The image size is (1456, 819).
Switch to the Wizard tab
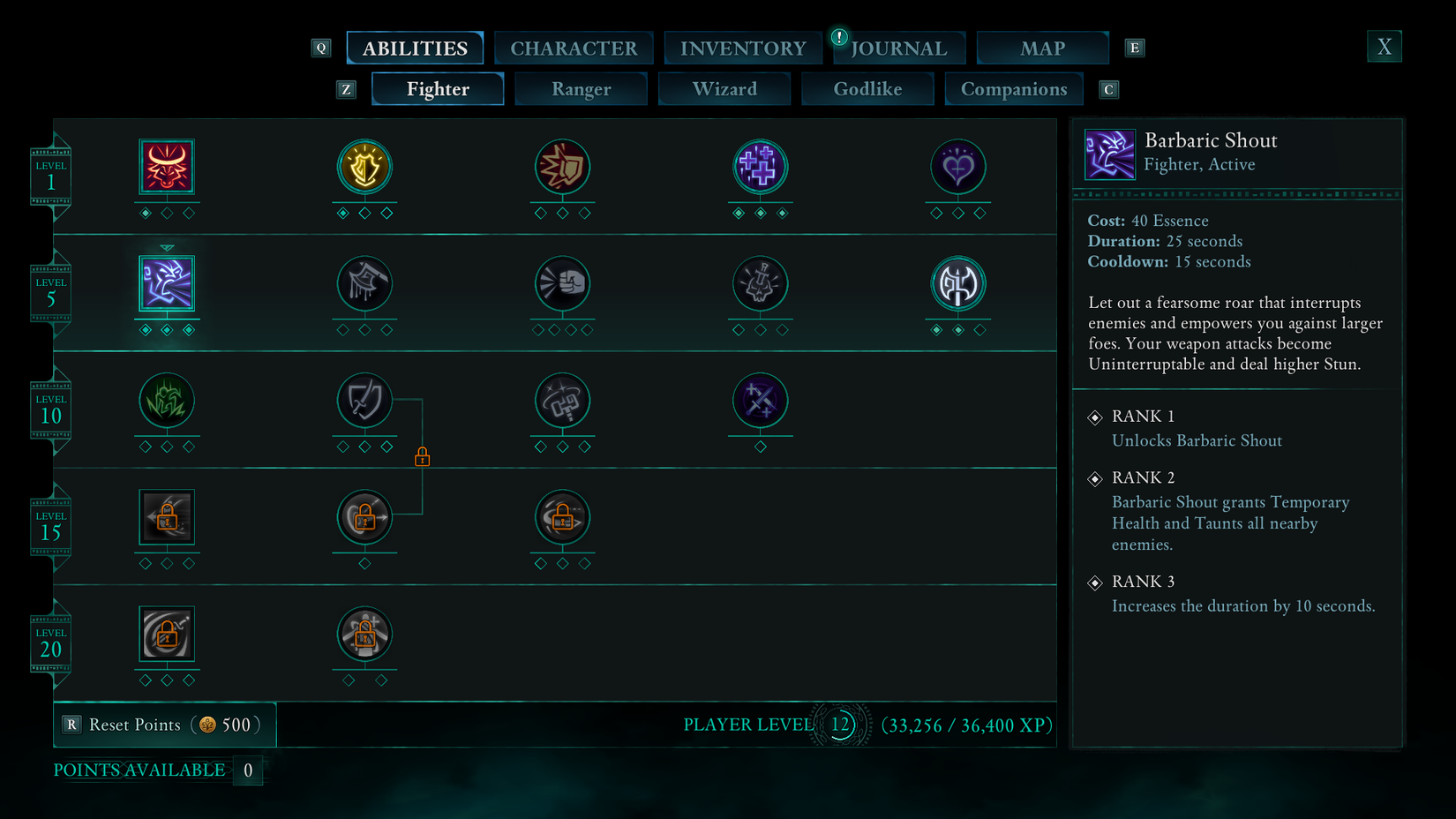[x=724, y=88]
